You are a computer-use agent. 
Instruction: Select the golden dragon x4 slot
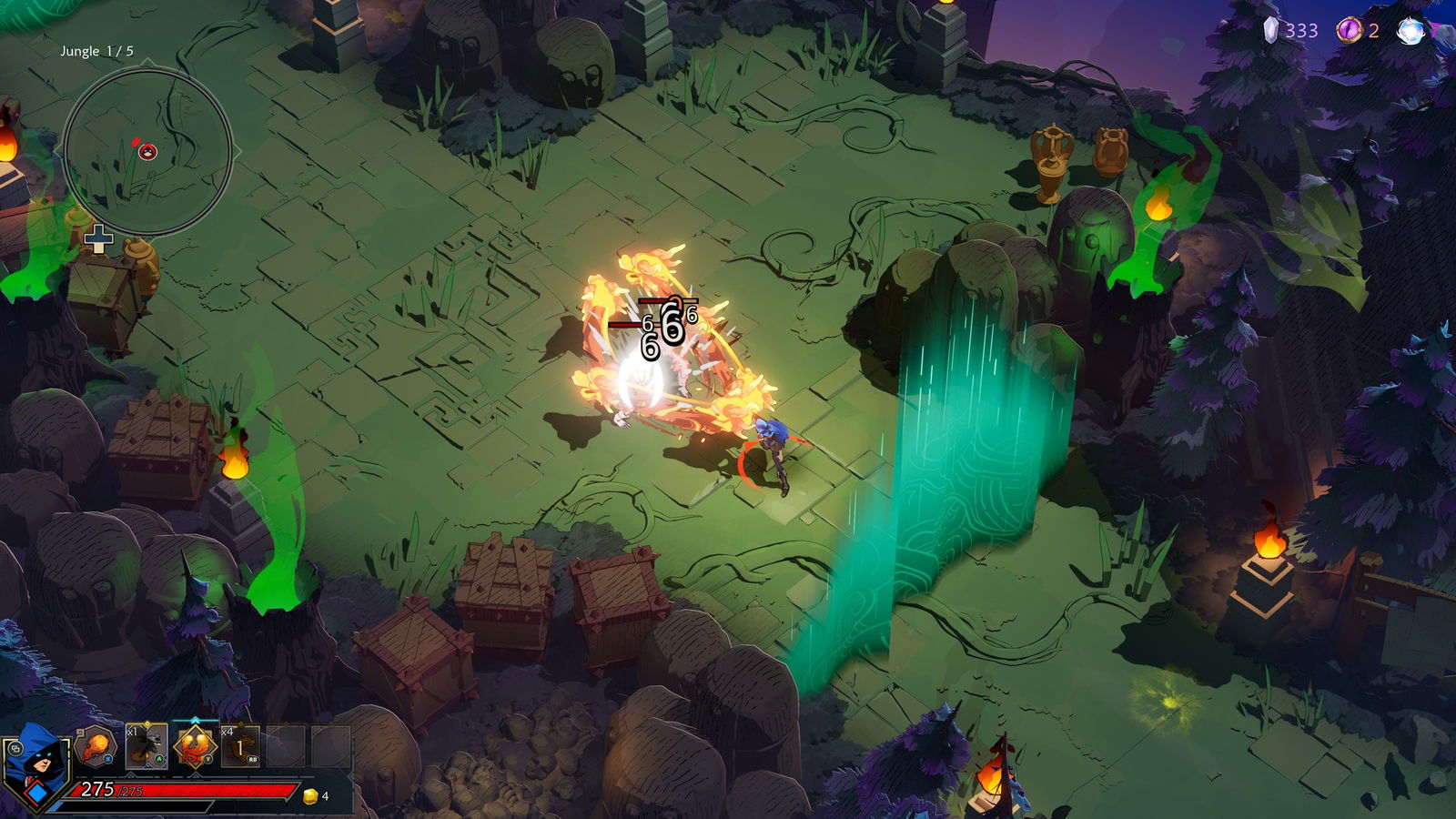[240, 747]
